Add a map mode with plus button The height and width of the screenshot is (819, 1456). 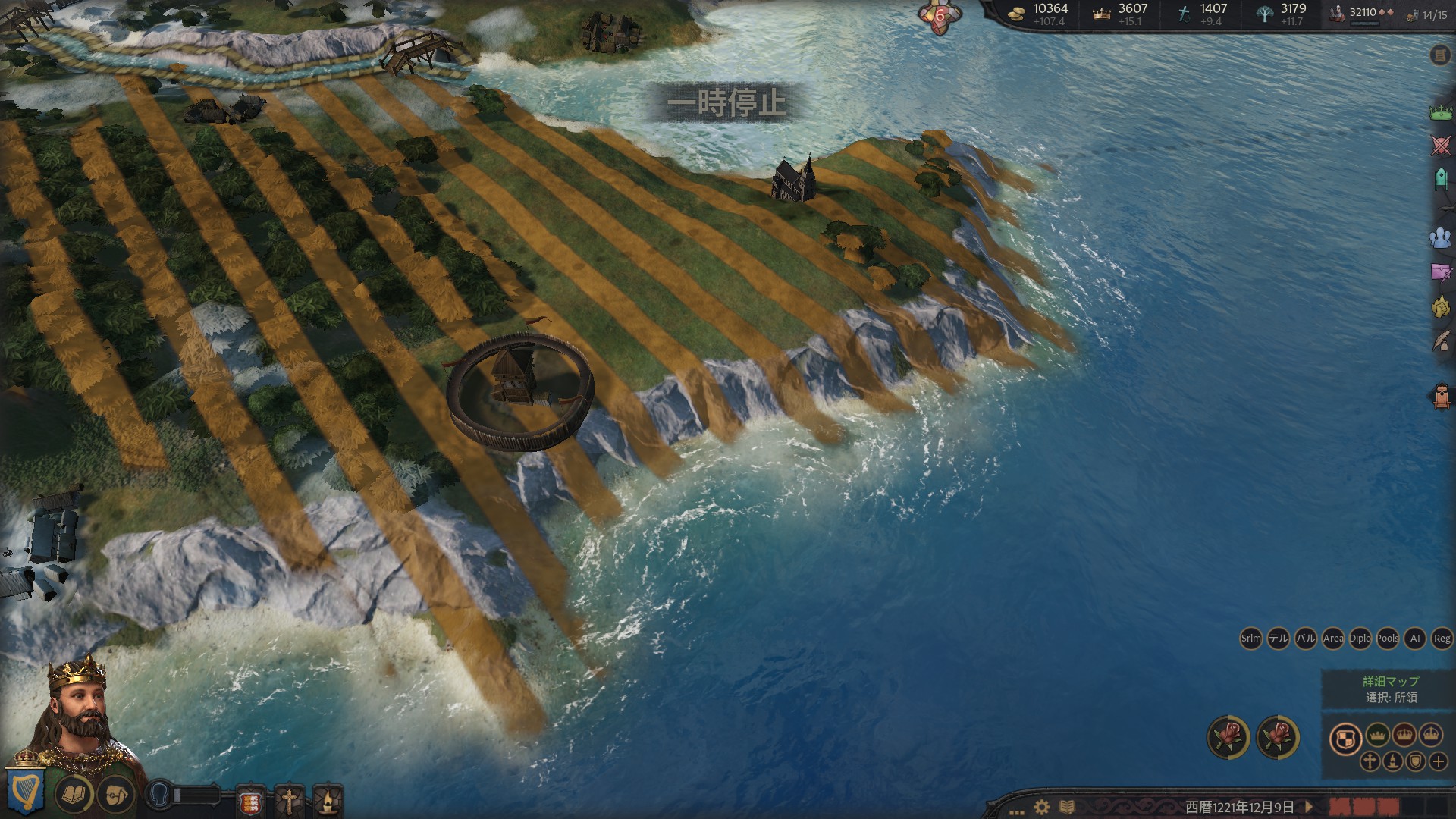click(1438, 761)
